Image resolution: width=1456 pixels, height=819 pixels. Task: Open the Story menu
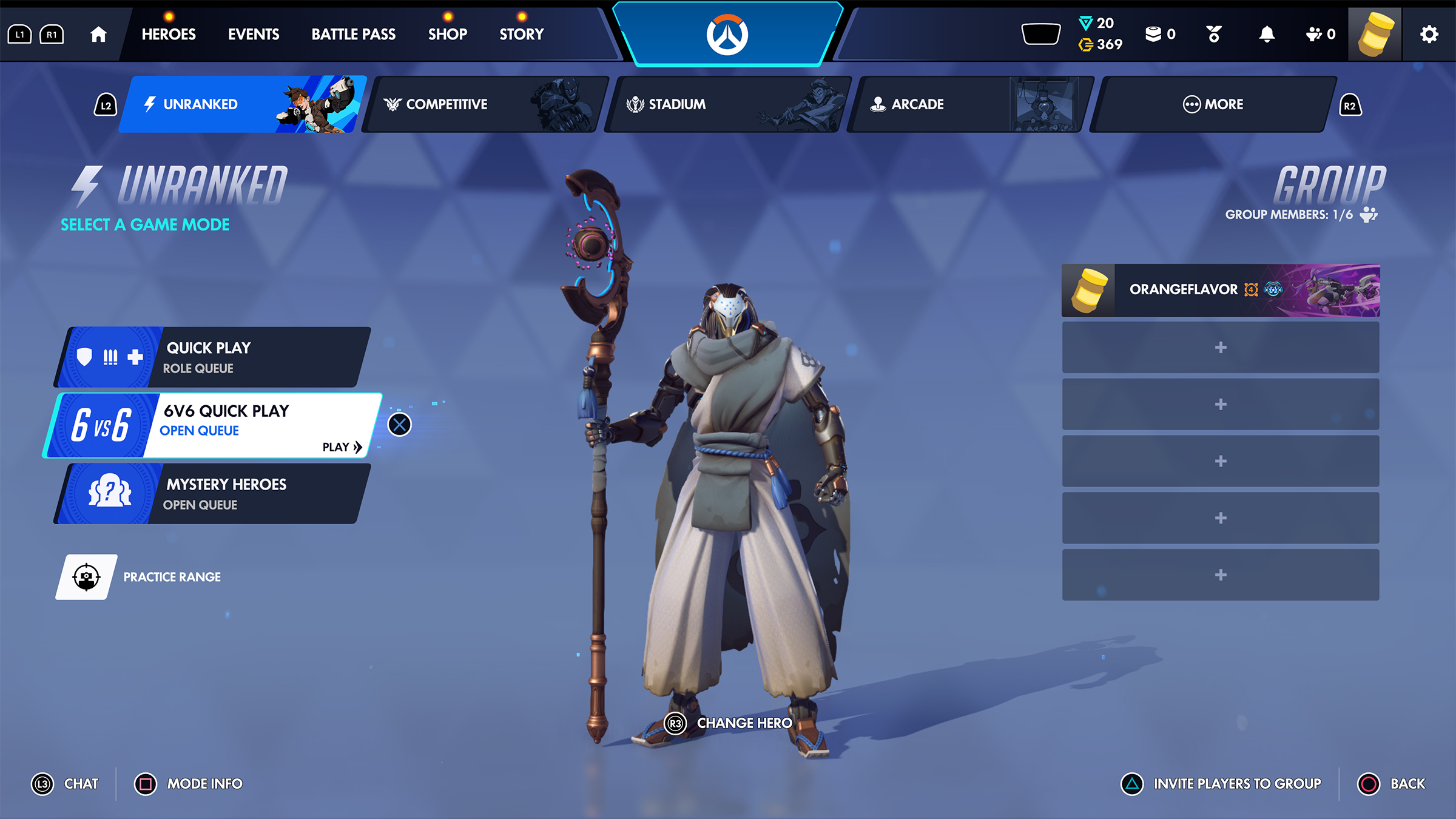522,35
